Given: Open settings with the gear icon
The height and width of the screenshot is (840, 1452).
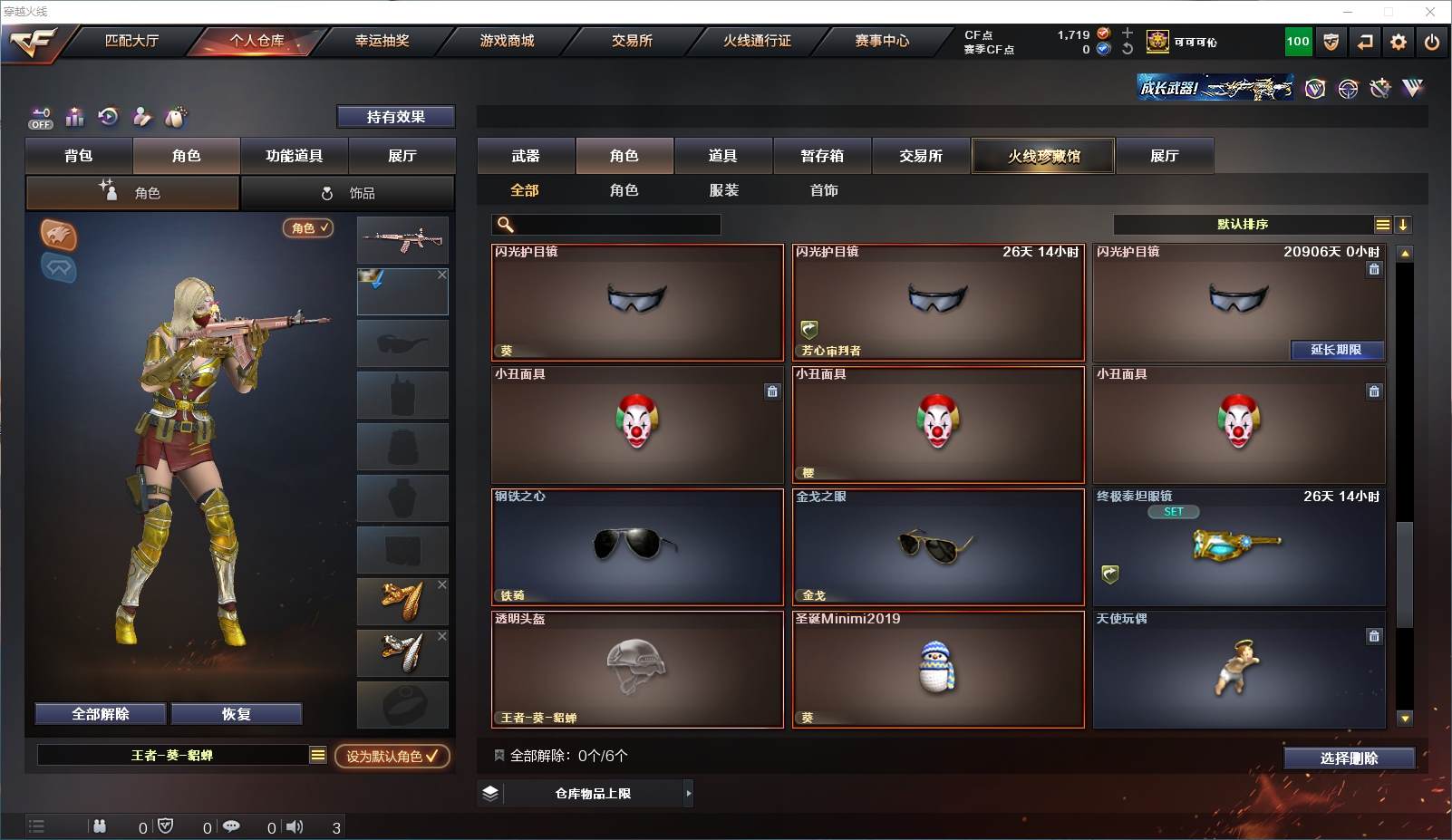Looking at the screenshot, I should pos(1399,42).
